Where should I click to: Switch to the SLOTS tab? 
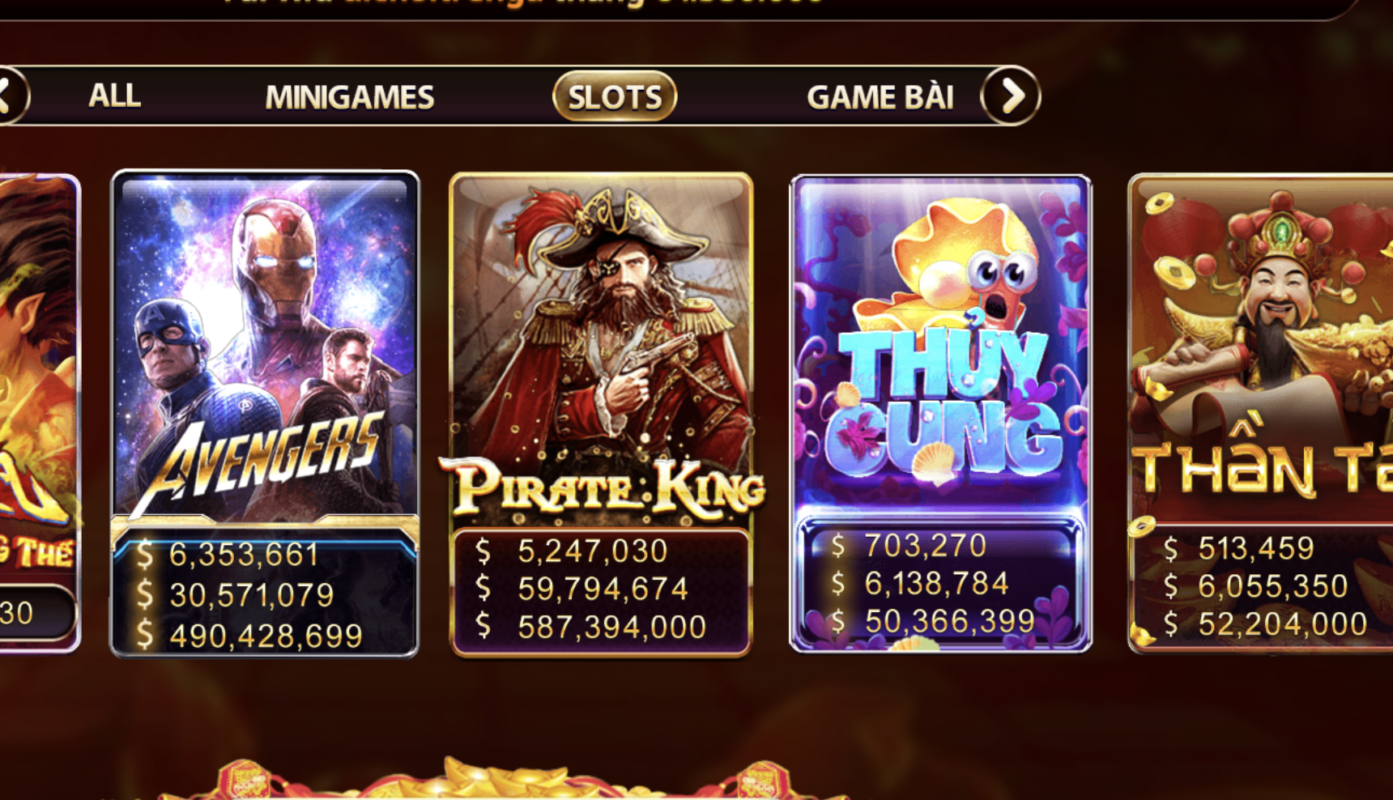coord(613,96)
